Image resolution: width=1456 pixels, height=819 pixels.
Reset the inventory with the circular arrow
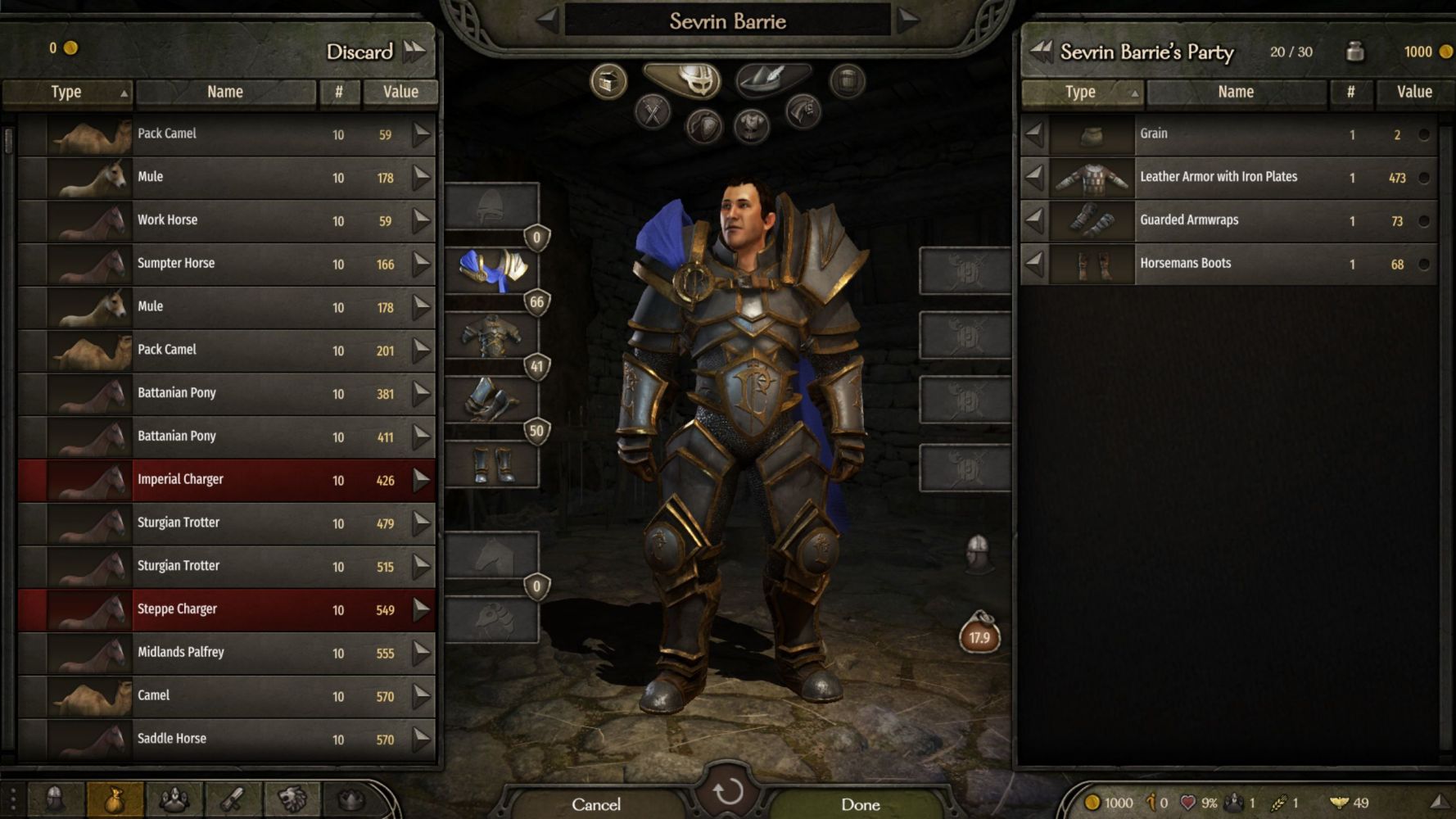coord(727,792)
